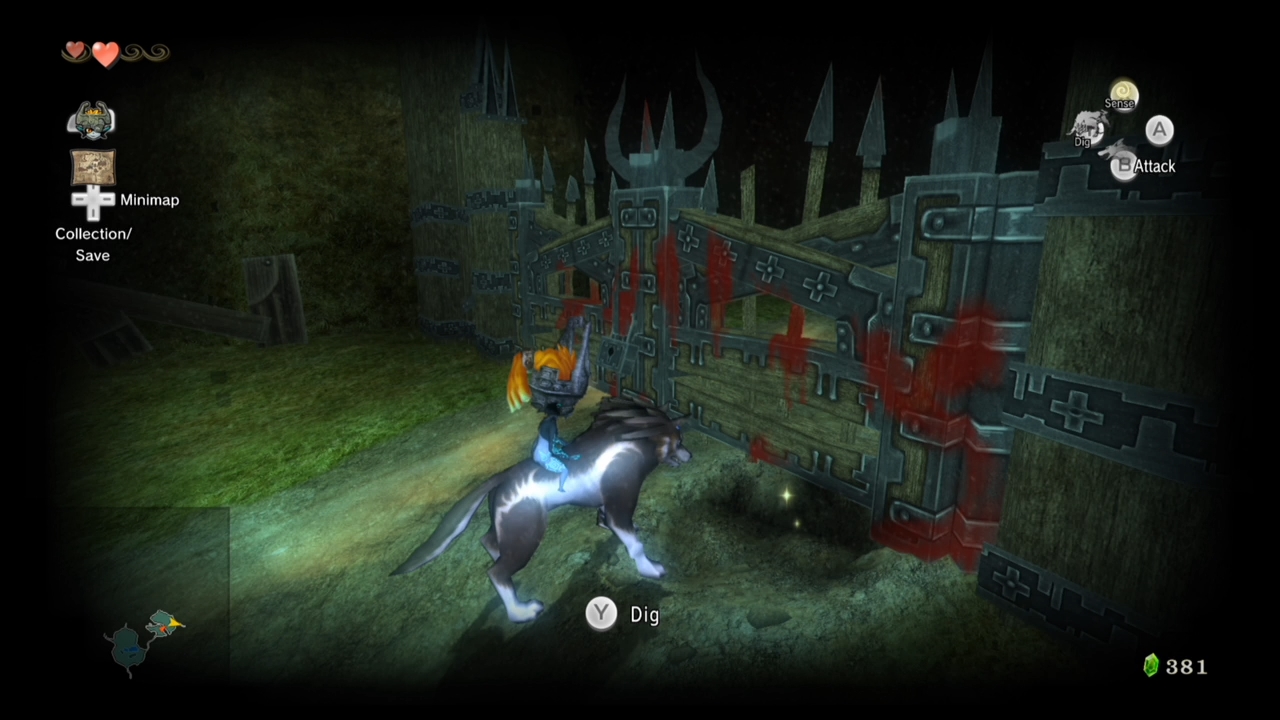Click the first heart in the health meter
Image resolution: width=1280 pixels, height=720 pixels.
(x=74, y=51)
